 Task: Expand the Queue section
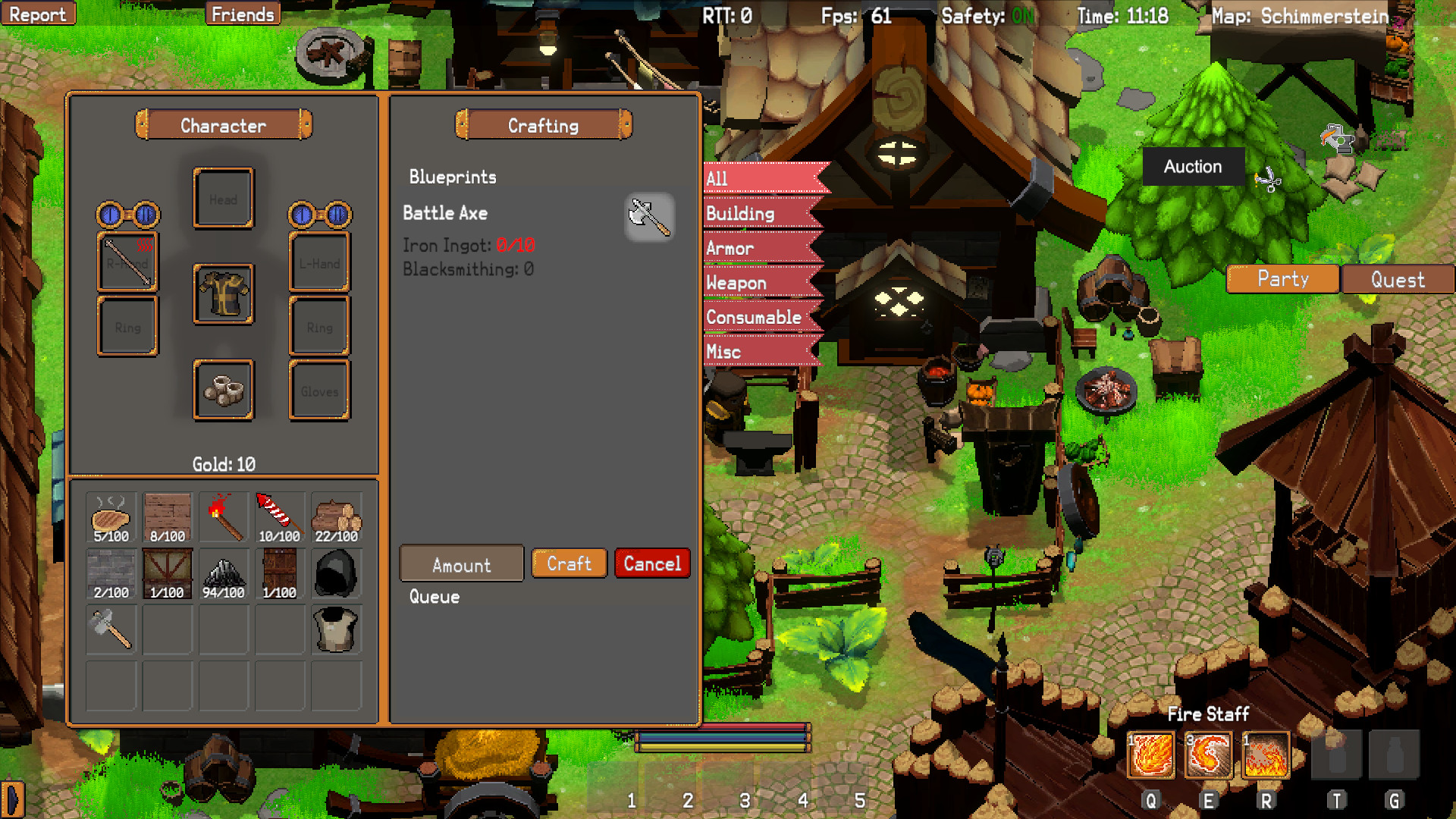tap(434, 597)
